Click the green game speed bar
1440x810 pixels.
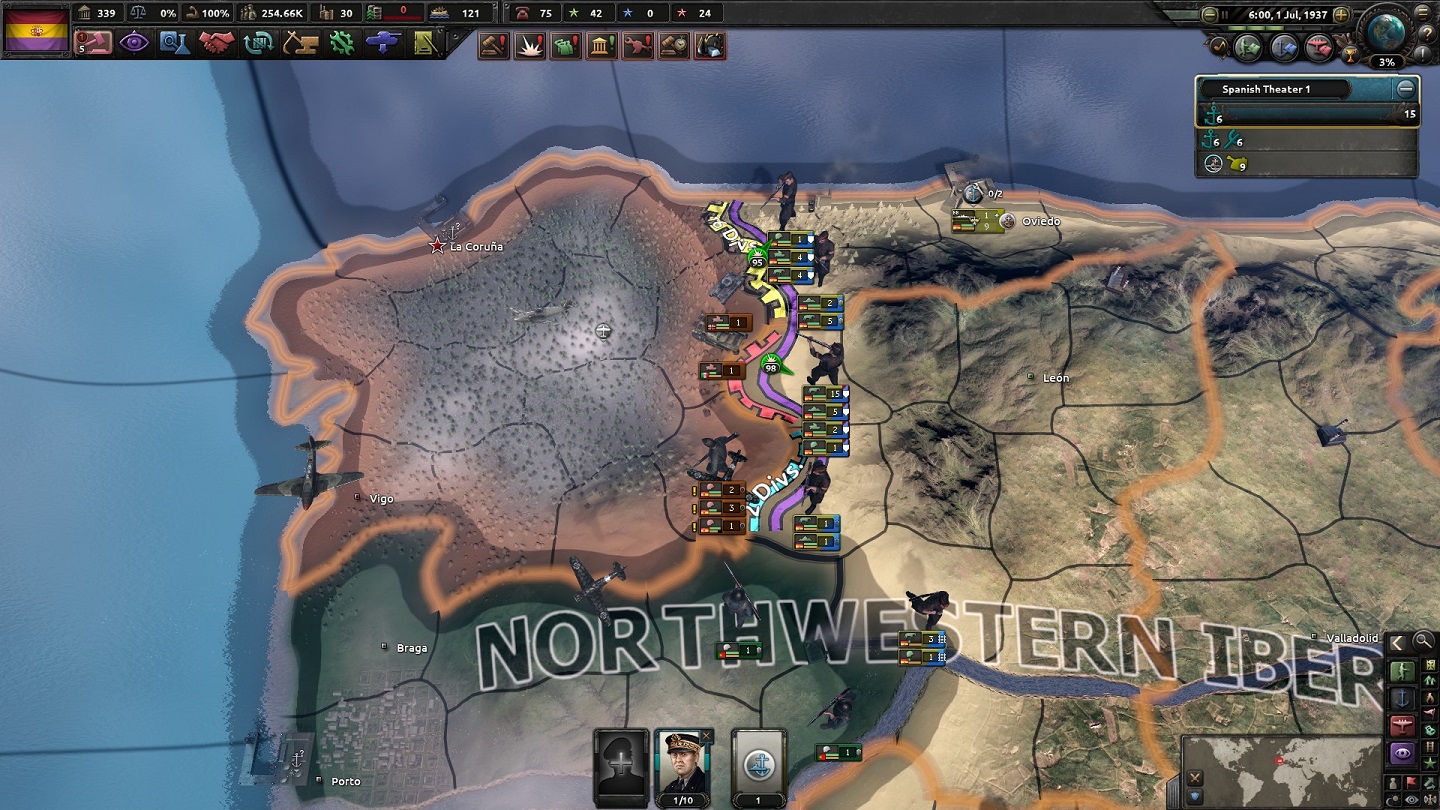point(1254,28)
